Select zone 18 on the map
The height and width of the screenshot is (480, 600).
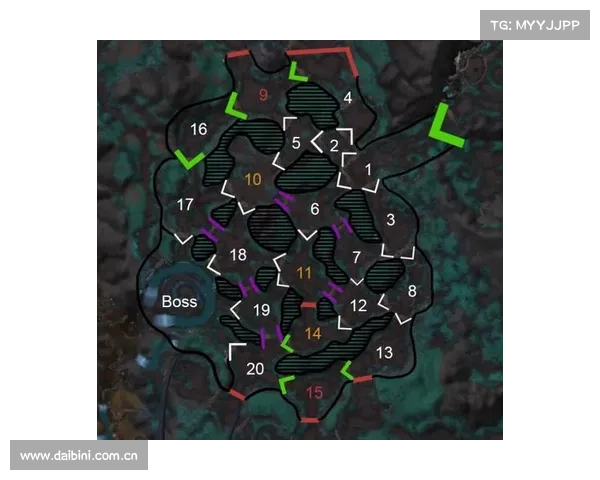(238, 255)
